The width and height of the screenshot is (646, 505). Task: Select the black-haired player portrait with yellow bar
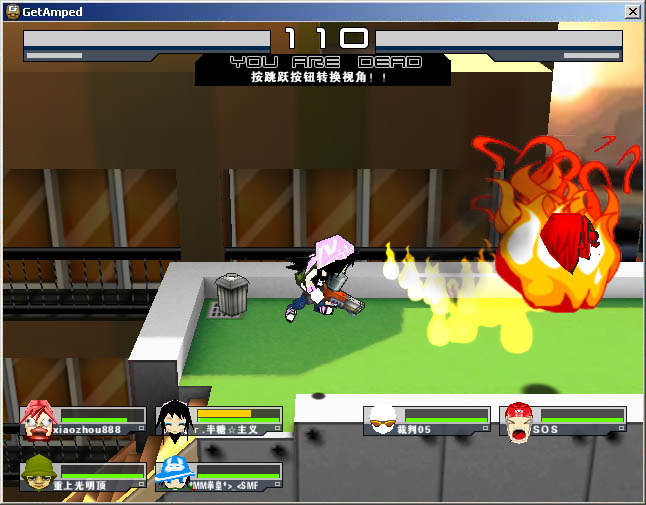(x=175, y=421)
